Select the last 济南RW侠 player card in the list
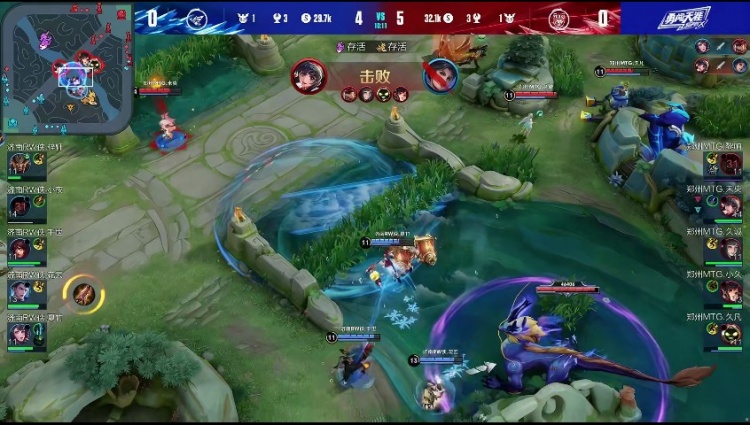This screenshot has width=750, height=425. click(27, 332)
